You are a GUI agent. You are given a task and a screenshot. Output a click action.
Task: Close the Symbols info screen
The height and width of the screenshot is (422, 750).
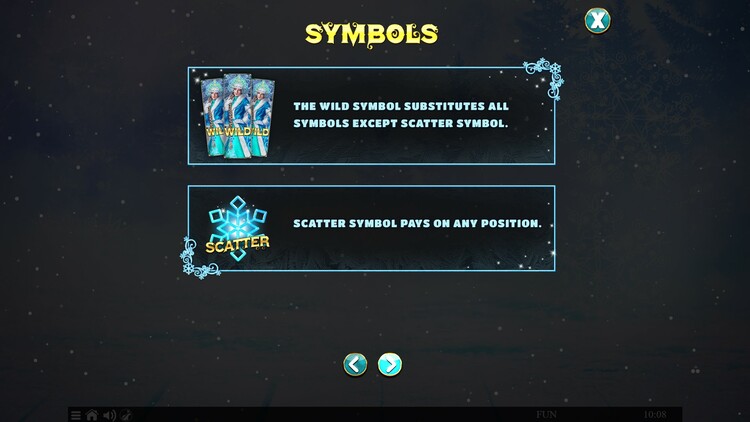pyautogui.click(x=597, y=20)
